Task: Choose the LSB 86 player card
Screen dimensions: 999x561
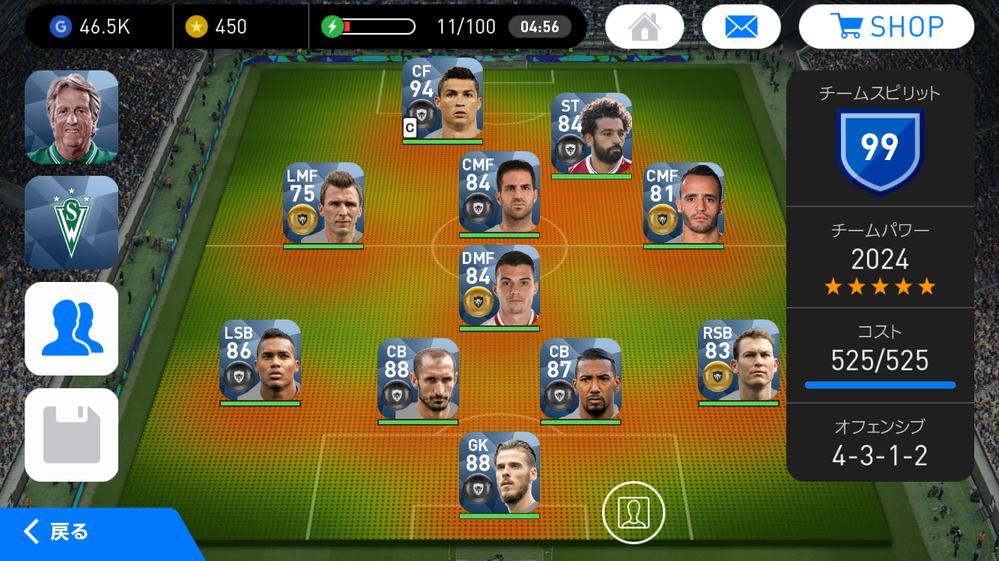Action: pos(260,361)
